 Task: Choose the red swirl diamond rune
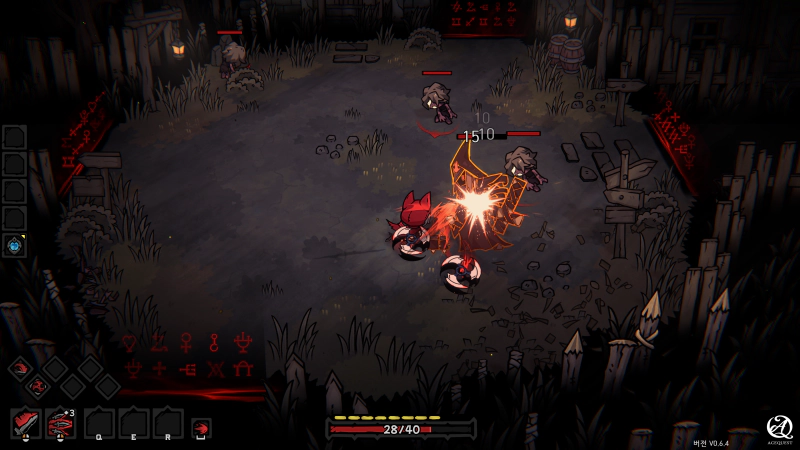click(x=38, y=386)
